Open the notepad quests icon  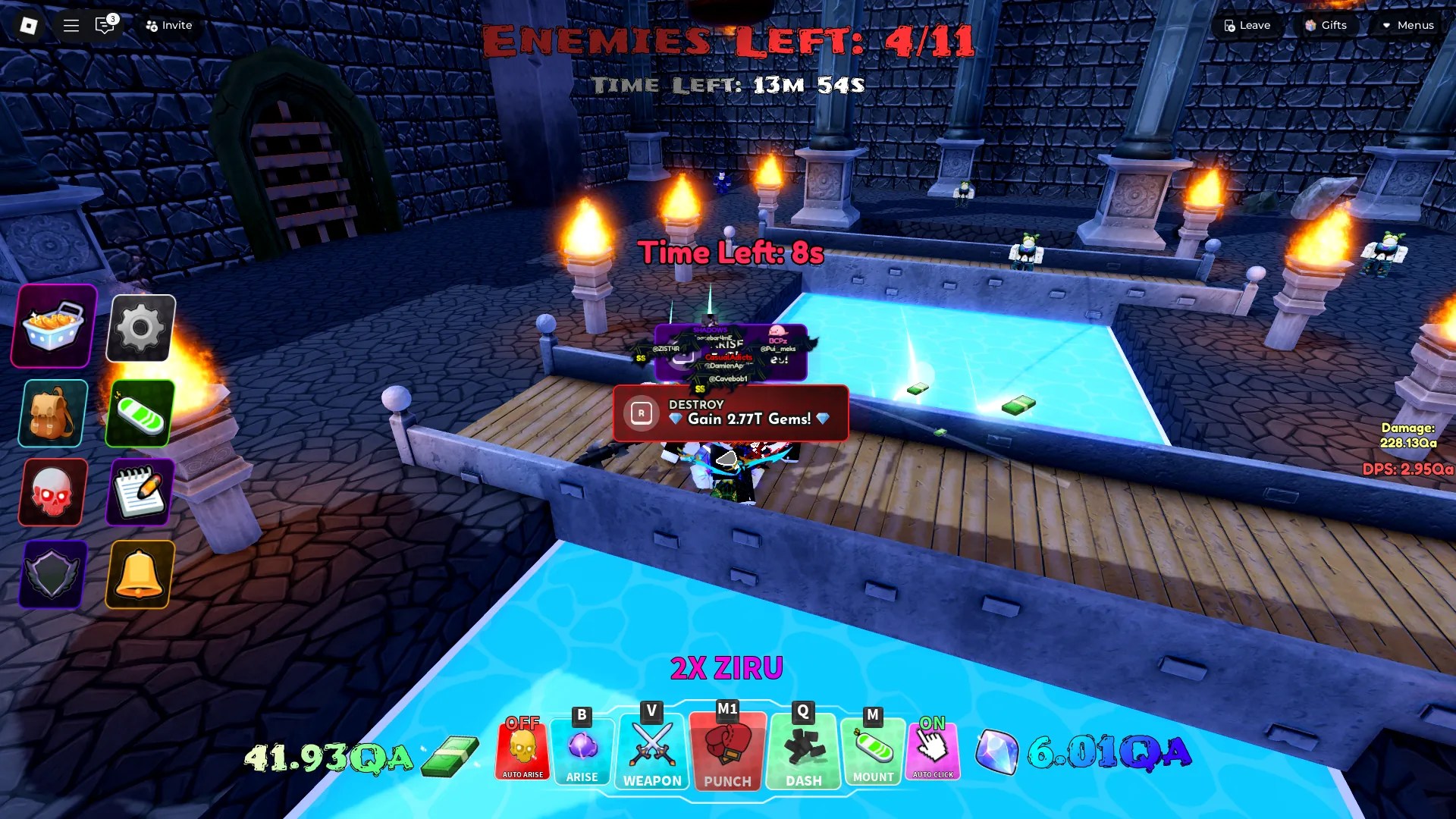[140, 493]
